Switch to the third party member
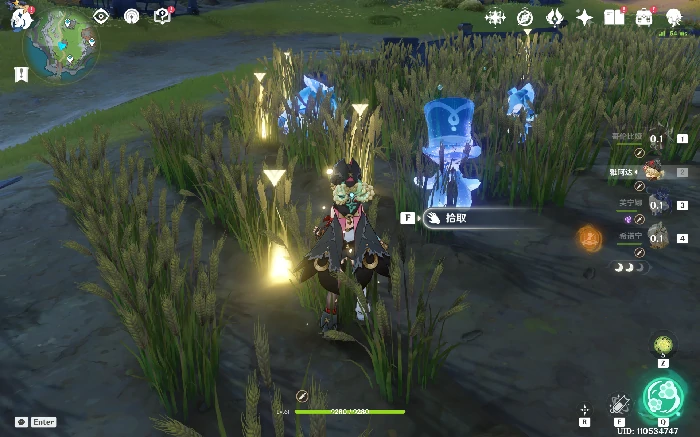Image resolution: width=700 pixels, height=437 pixels. click(x=657, y=205)
